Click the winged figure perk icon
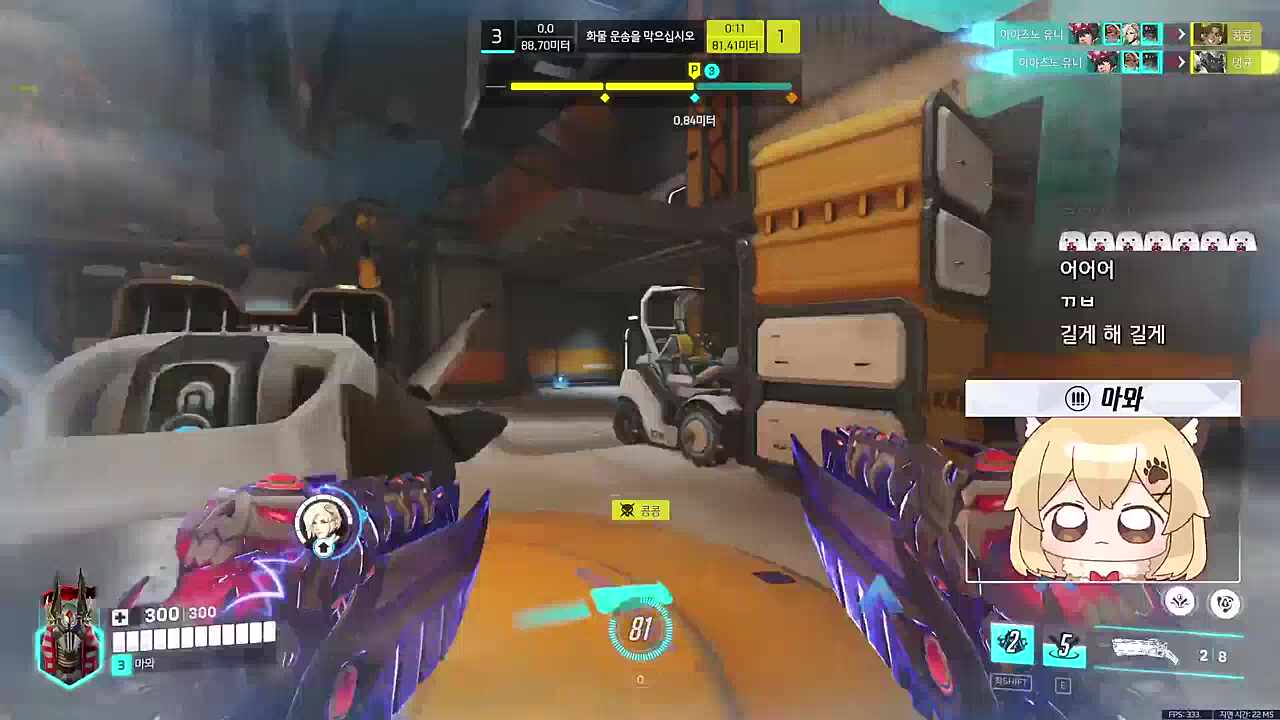Viewport: 1280px width, 720px height. coord(1180,601)
